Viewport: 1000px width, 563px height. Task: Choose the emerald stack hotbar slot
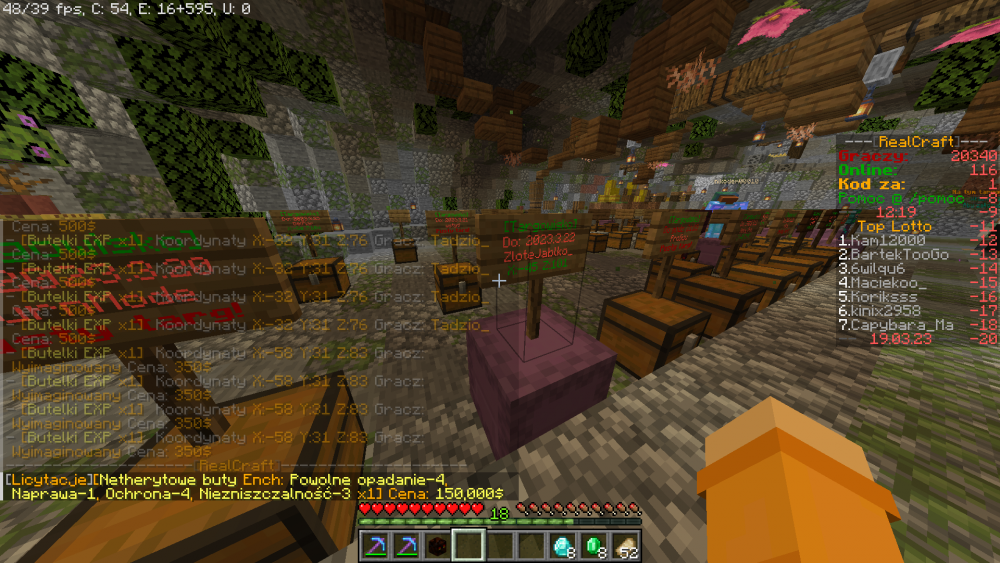pos(594,545)
